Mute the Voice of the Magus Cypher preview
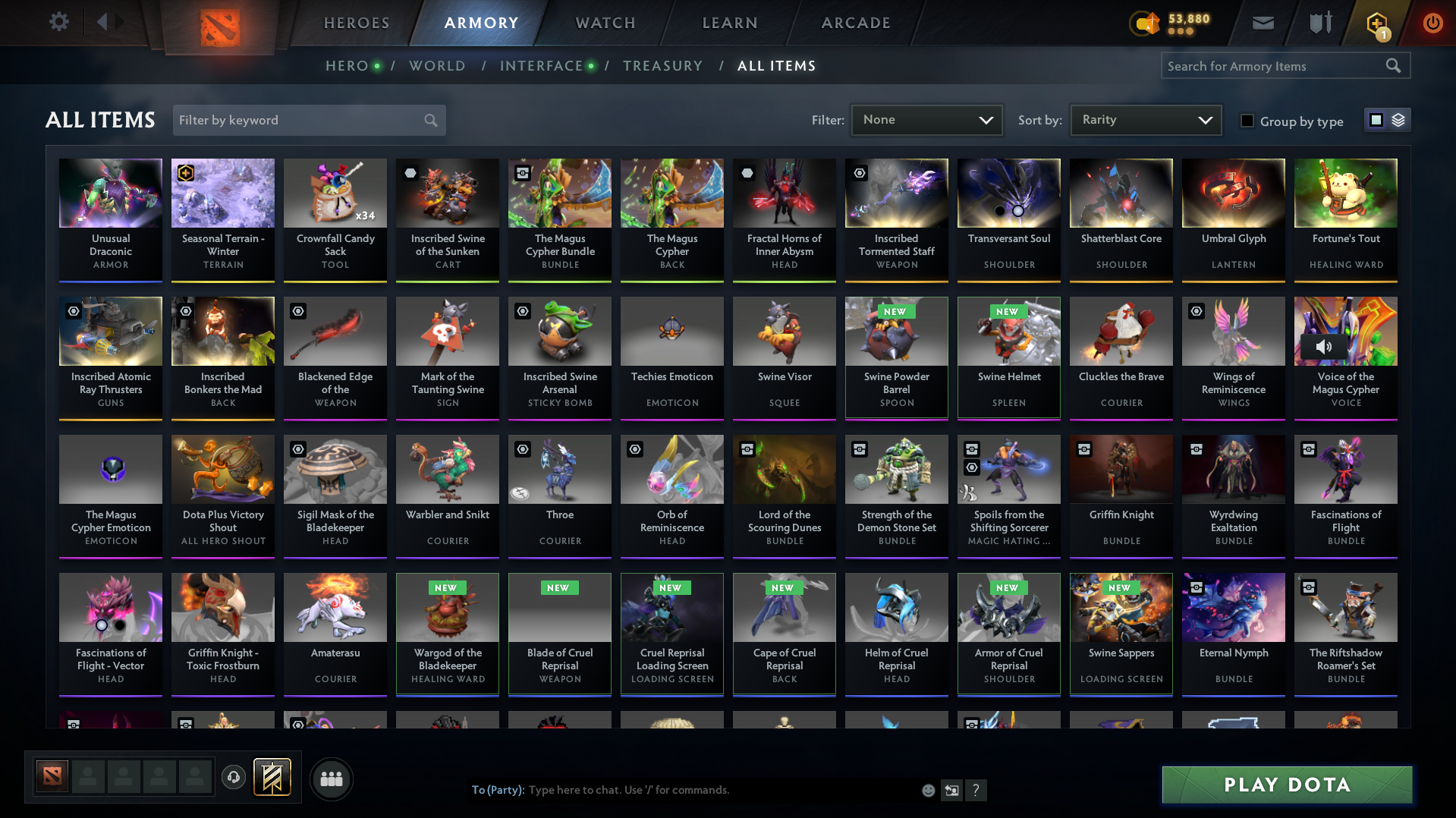 pyautogui.click(x=1325, y=348)
